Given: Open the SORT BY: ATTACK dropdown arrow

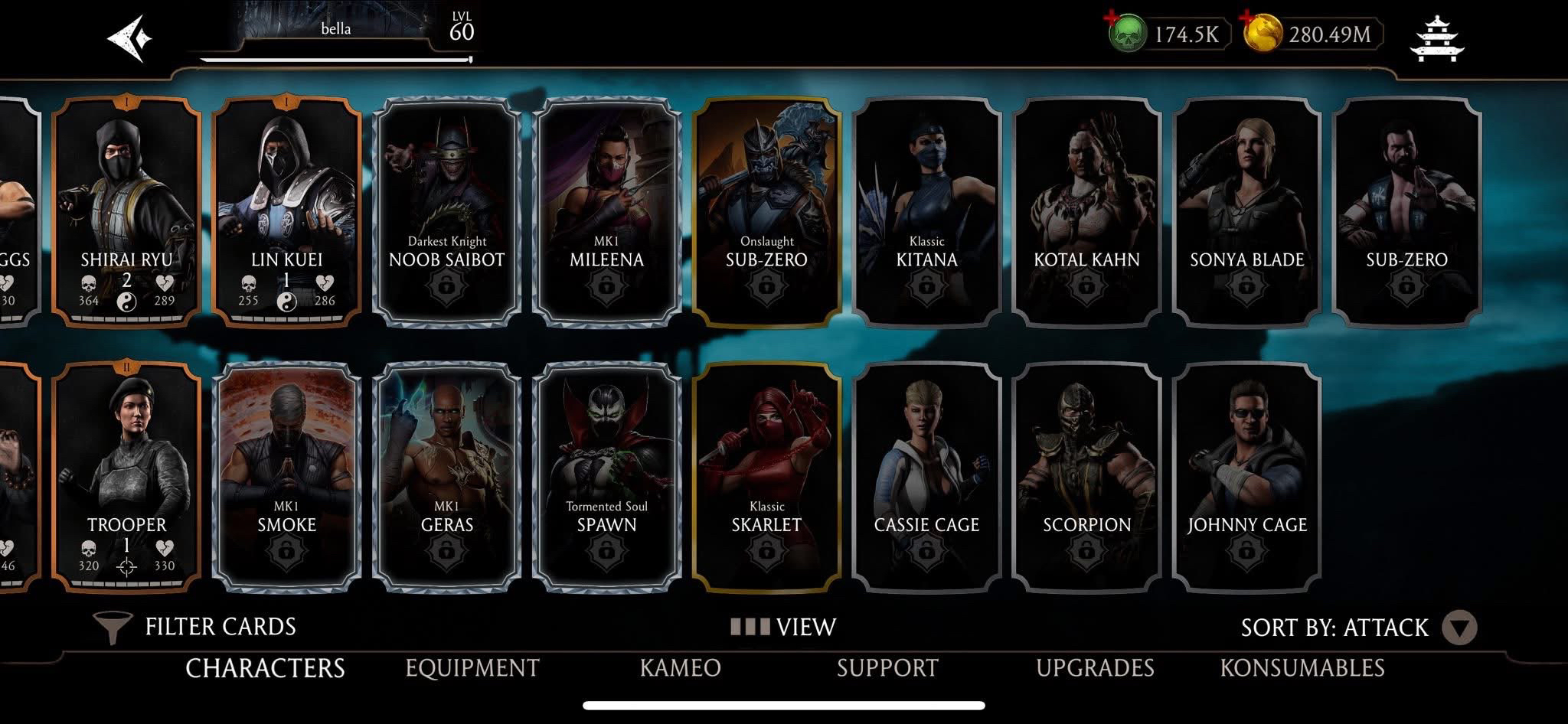Looking at the screenshot, I should 1459,626.
